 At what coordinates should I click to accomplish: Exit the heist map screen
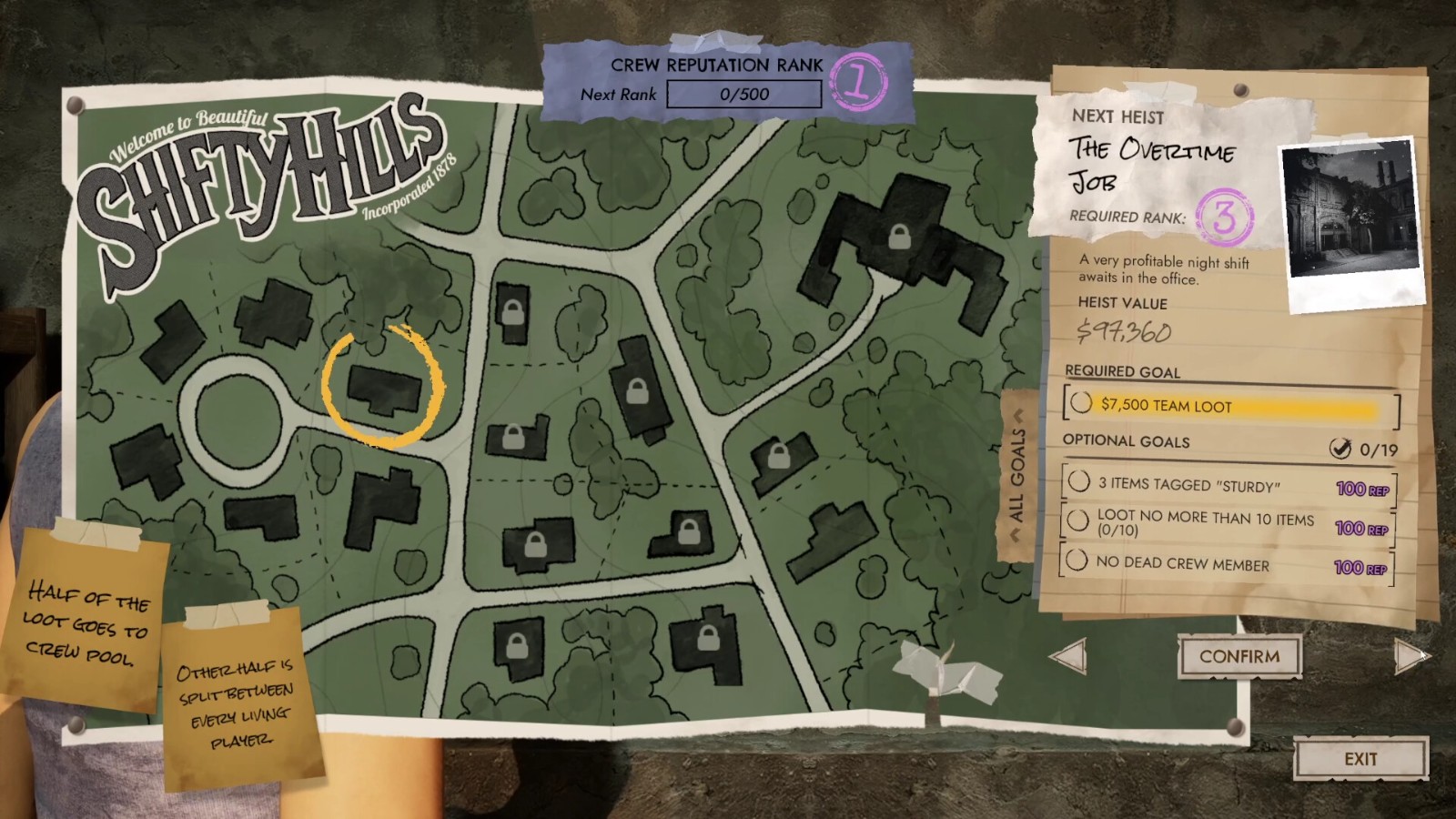[x=1360, y=759]
